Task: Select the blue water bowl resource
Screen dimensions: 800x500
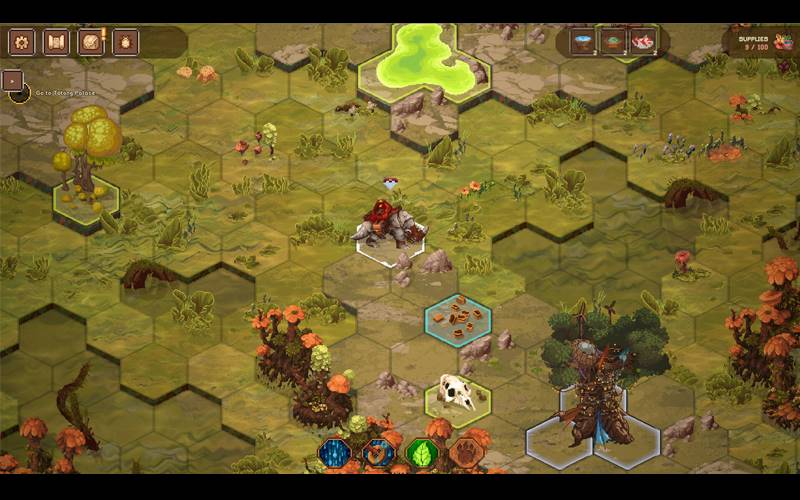Action: pyautogui.click(x=583, y=42)
